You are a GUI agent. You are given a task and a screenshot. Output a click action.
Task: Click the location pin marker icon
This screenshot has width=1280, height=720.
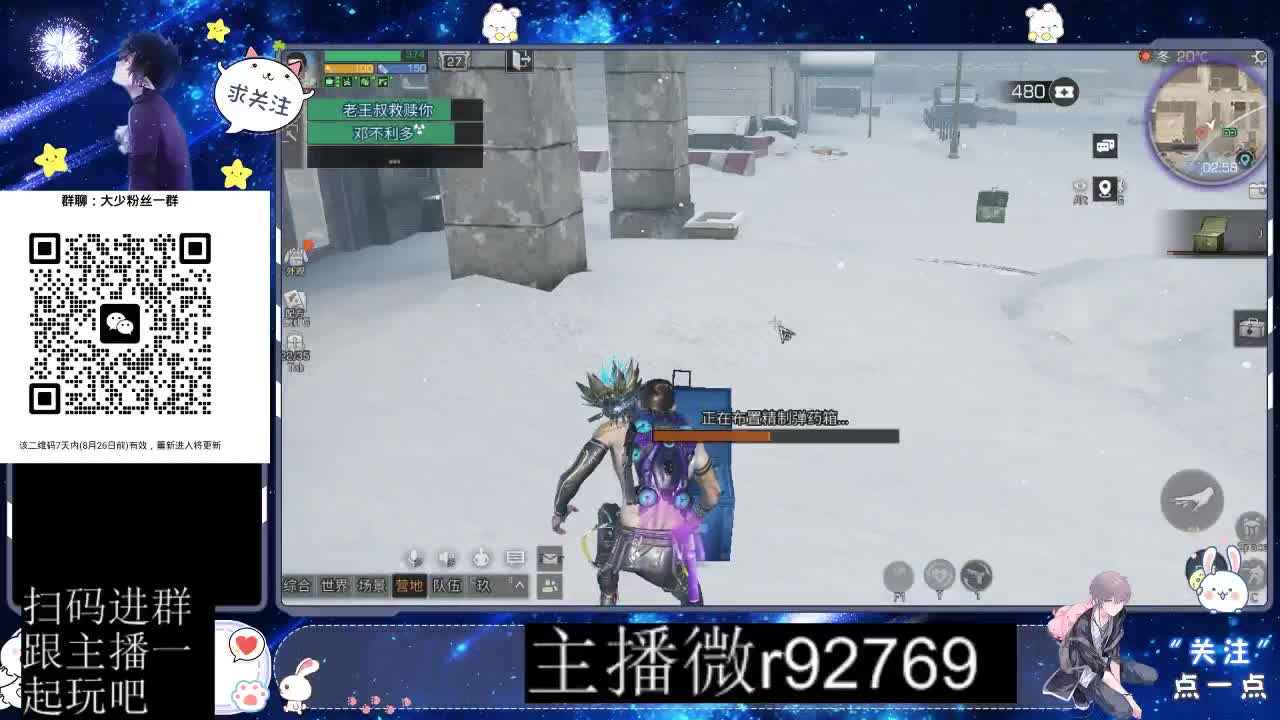pyautogui.click(x=1105, y=190)
